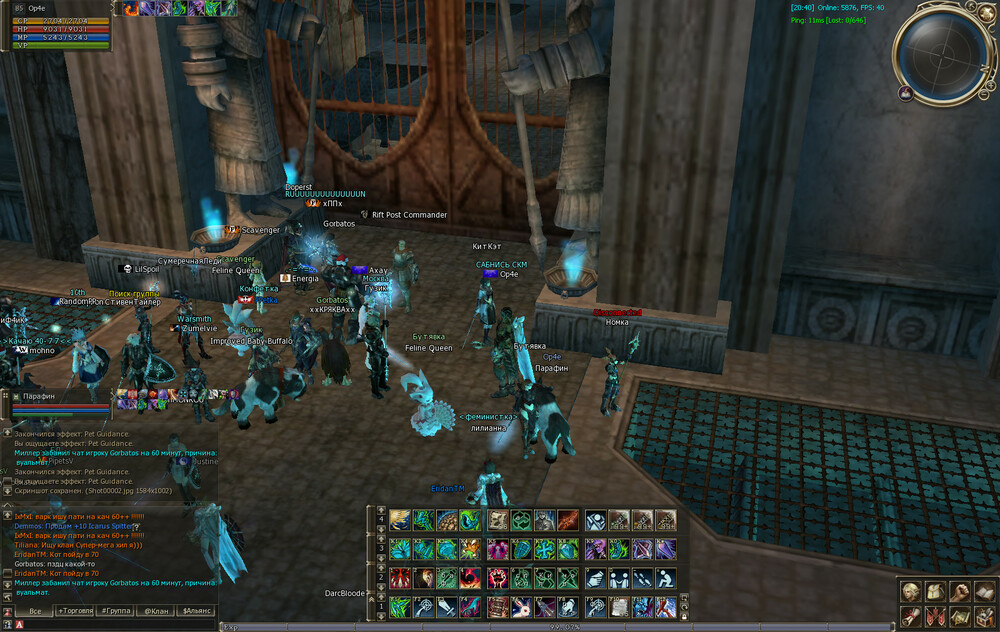Switch to the @Клан clan chat tab

click(x=155, y=610)
